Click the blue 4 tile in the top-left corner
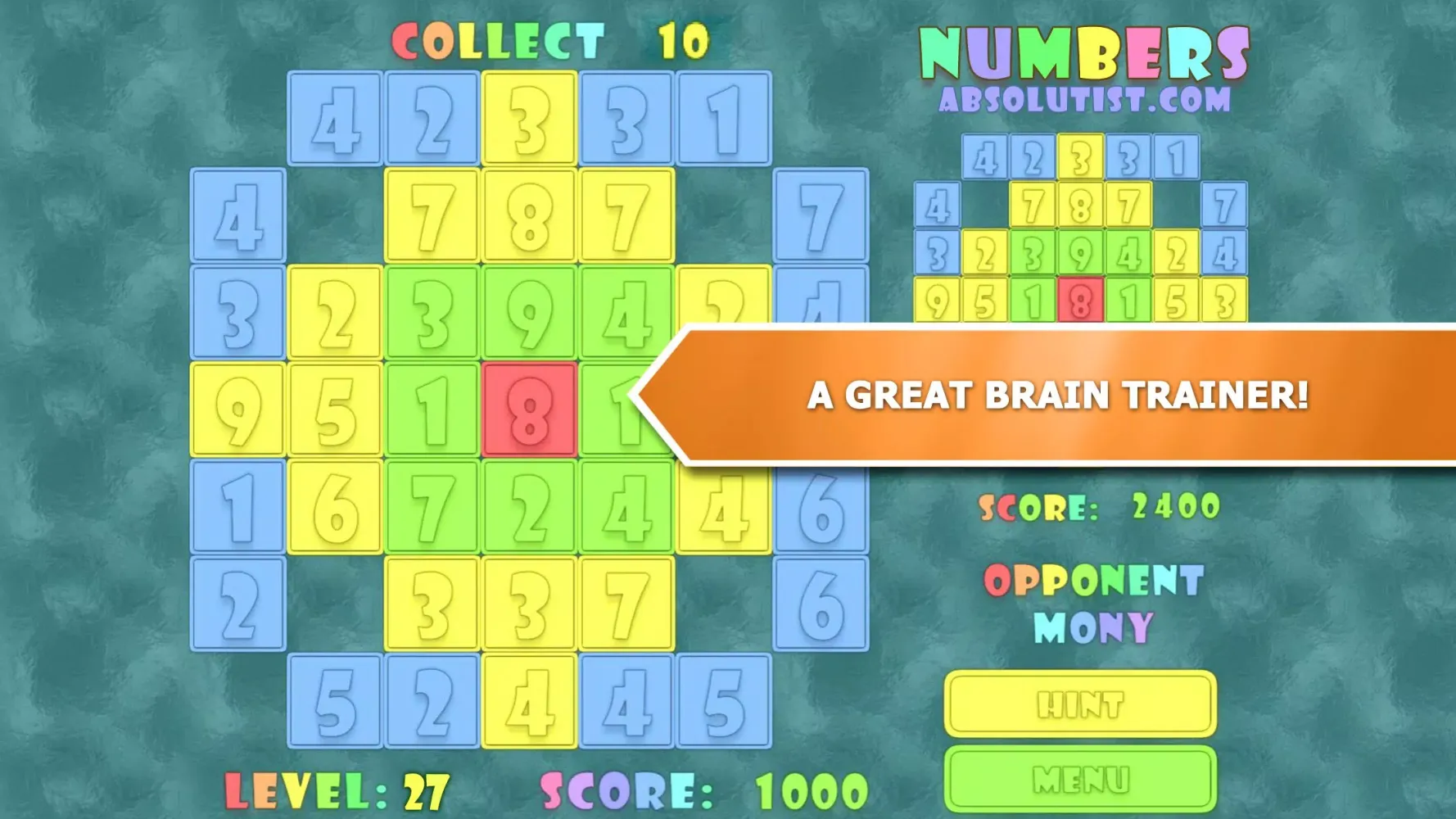Screen dimensions: 1456x819 (x=336, y=119)
